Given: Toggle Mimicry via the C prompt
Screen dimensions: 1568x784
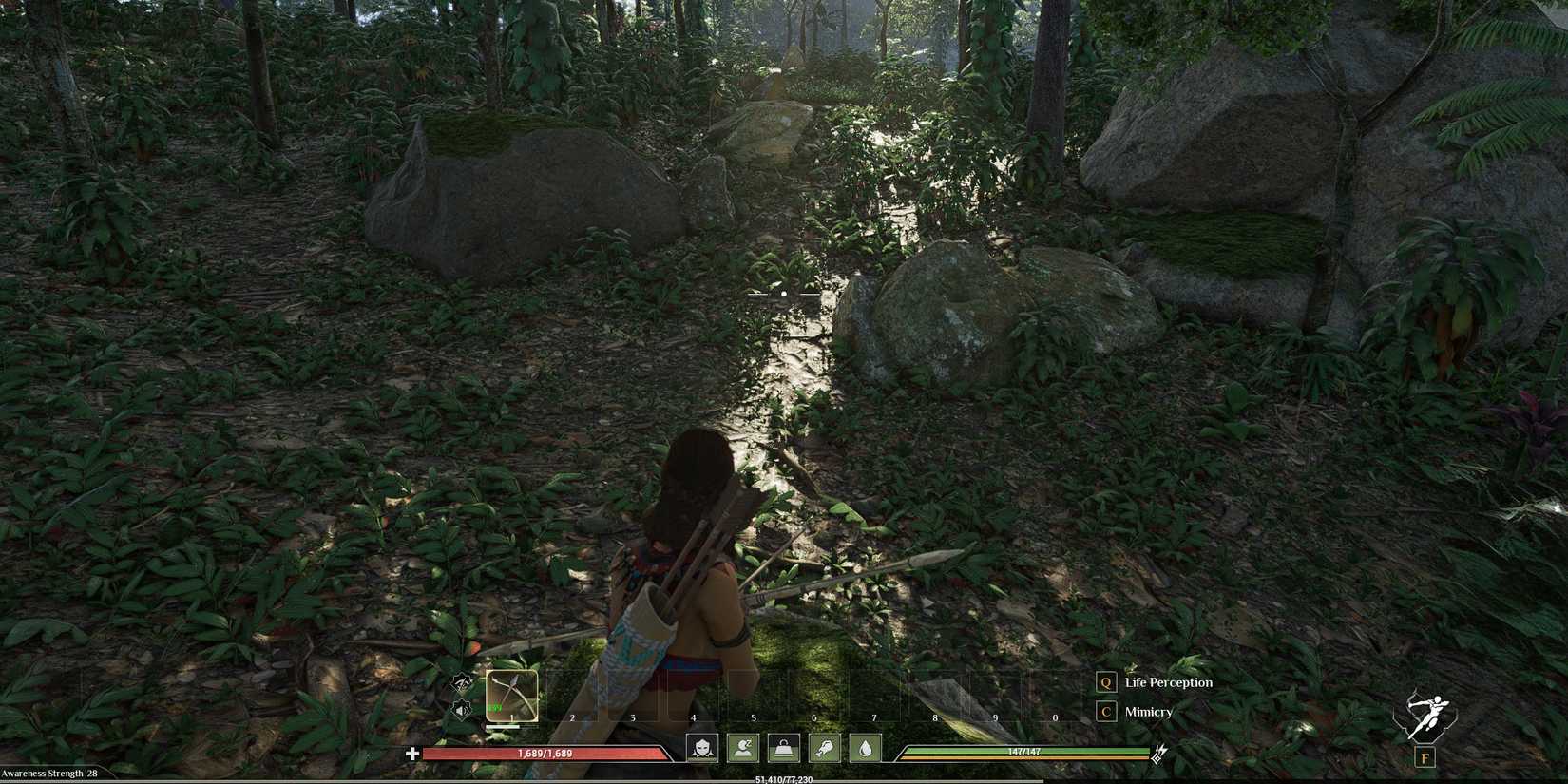Looking at the screenshot, I should (1105, 712).
